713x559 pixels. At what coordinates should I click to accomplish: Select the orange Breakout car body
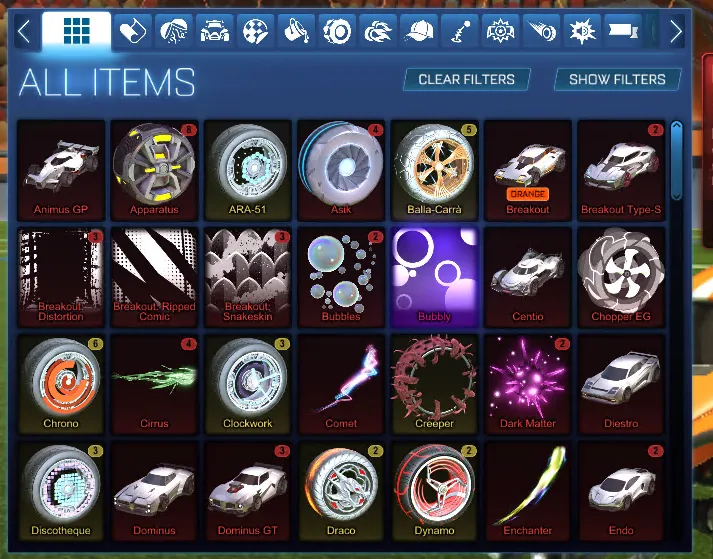tap(528, 168)
